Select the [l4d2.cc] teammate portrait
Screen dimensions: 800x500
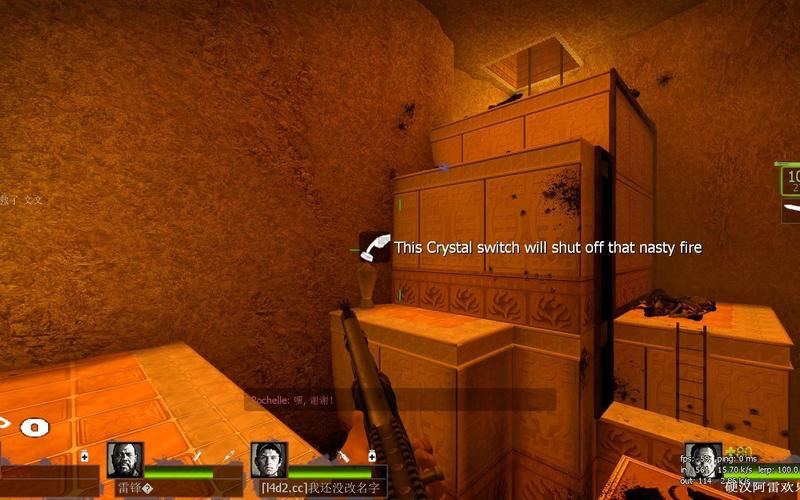point(269,459)
